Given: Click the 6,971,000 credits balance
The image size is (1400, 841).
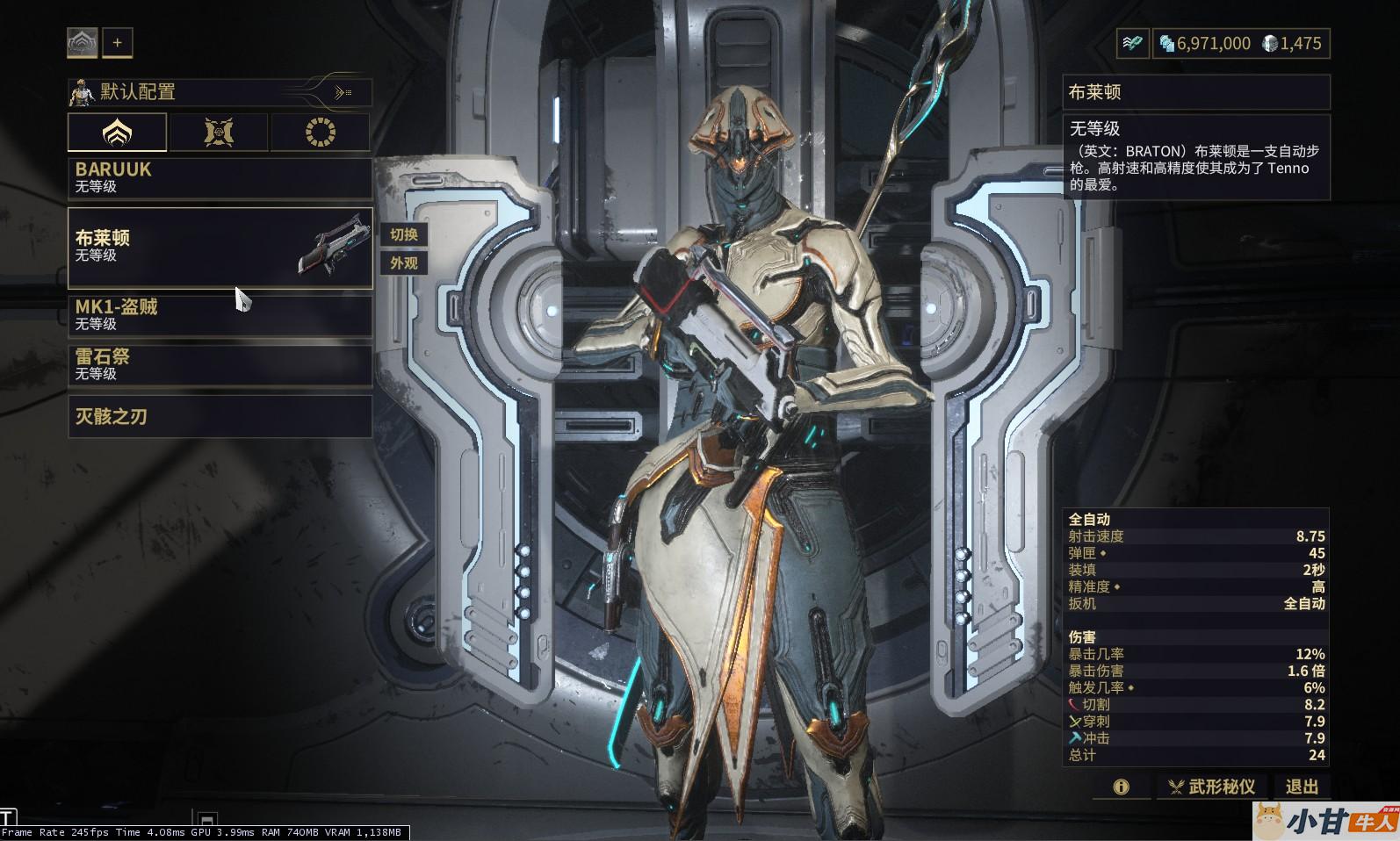Looking at the screenshot, I should (1205, 43).
